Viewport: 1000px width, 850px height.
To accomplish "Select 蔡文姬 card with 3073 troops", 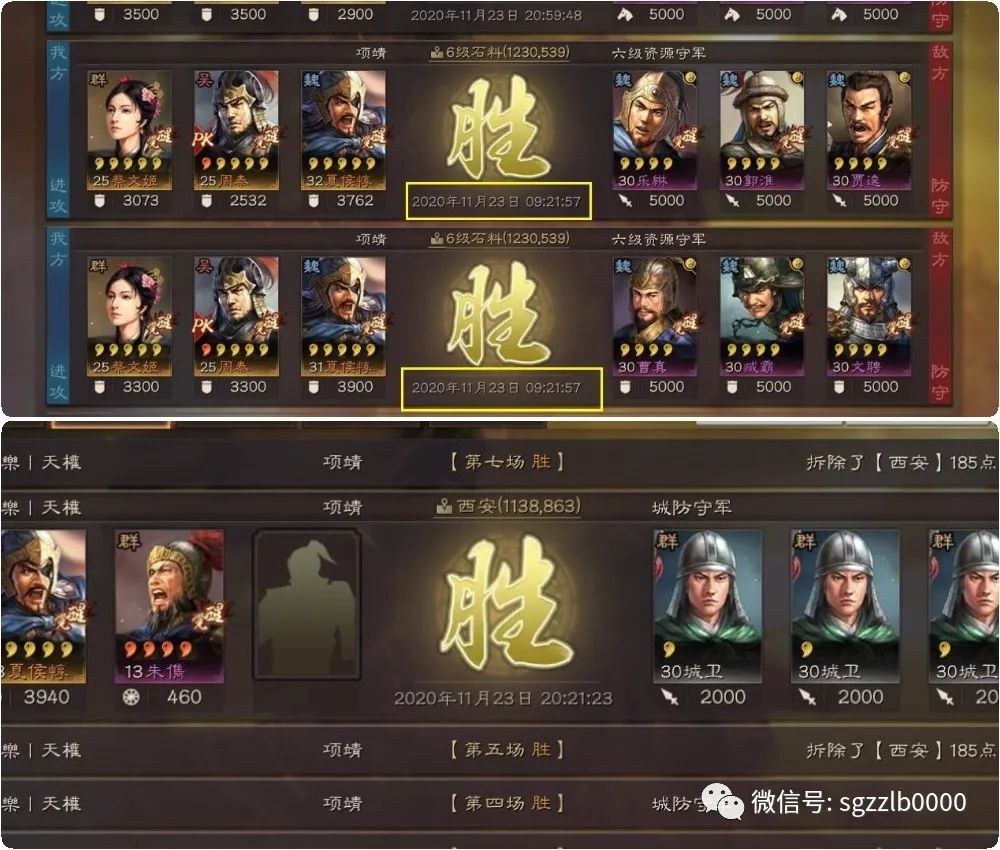I will pos(129,130).
